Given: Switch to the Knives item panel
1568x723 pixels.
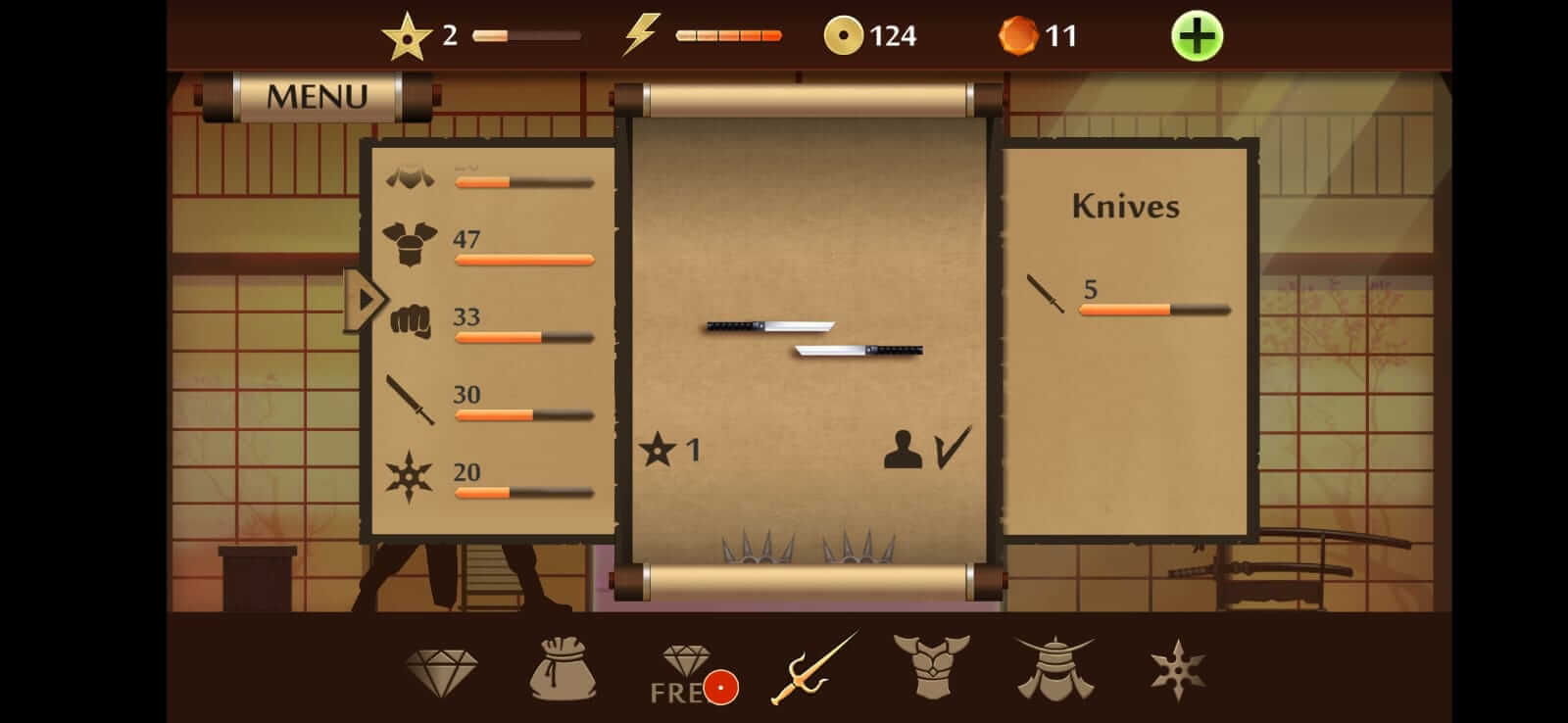Looking at the screenshot, I should [1125, 206].
